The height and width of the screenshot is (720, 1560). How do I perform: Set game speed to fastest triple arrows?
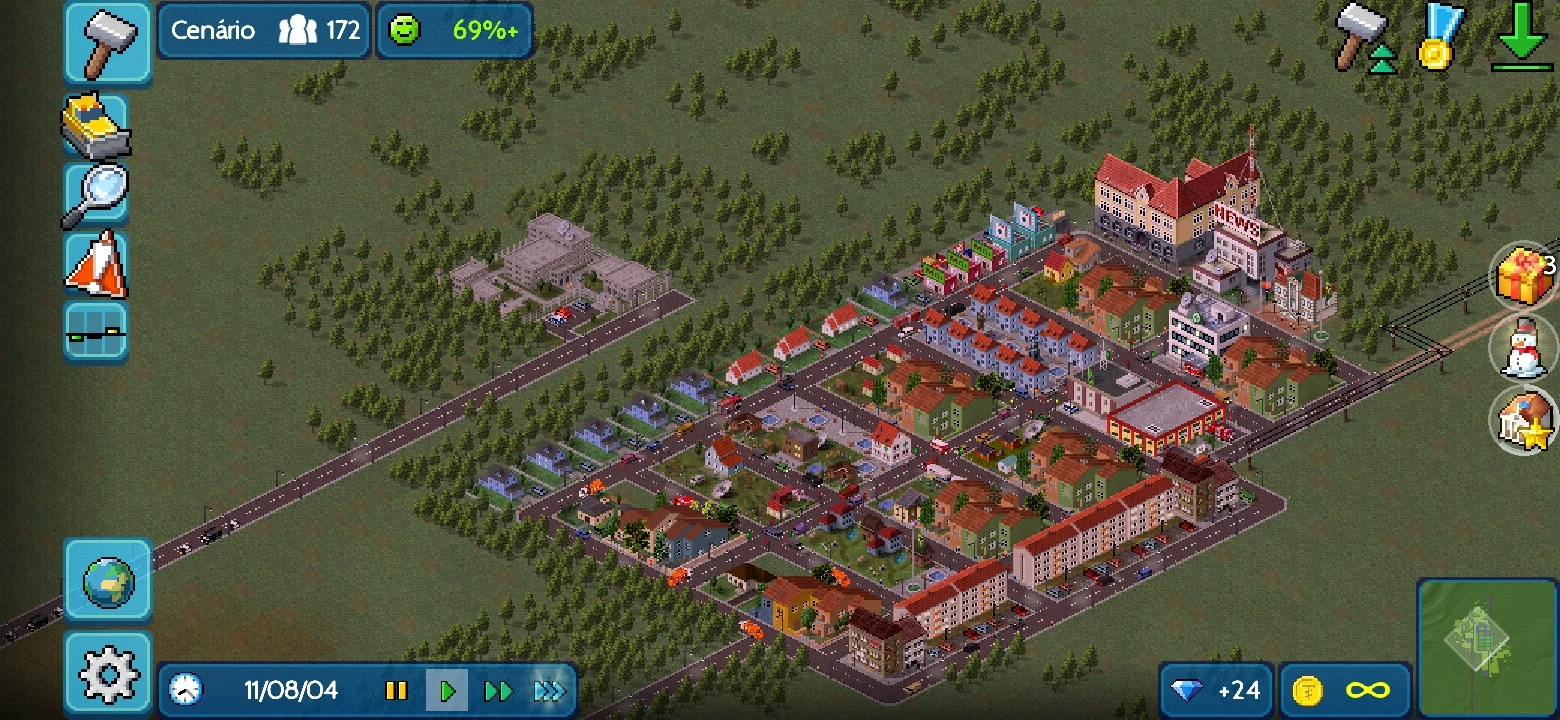549,691
